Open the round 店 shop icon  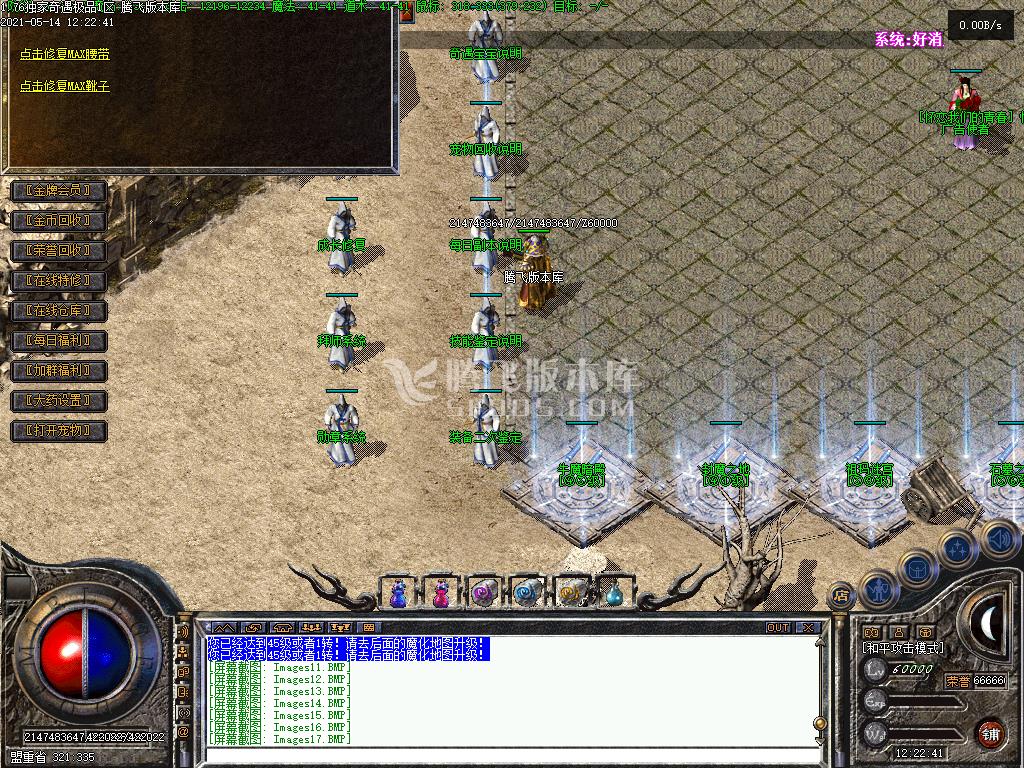(x=842, y=596)
